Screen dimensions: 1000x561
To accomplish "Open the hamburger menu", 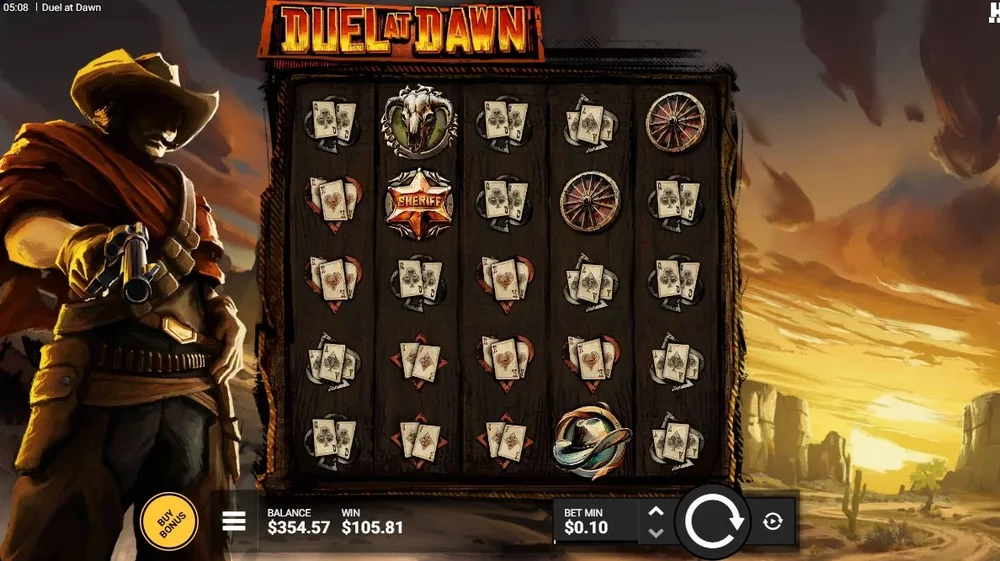I will click(x=234, y=521).
